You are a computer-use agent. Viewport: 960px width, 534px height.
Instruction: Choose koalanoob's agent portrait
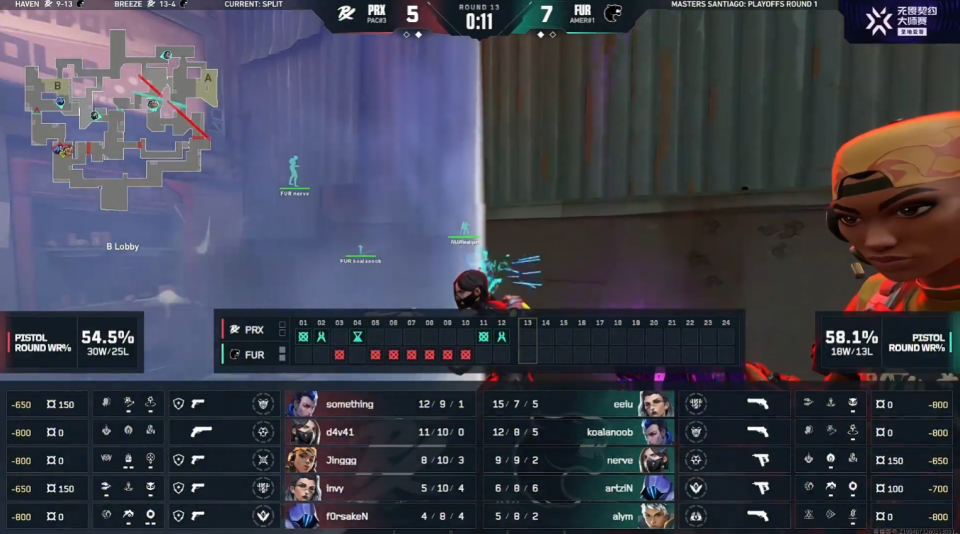point(659,432)
